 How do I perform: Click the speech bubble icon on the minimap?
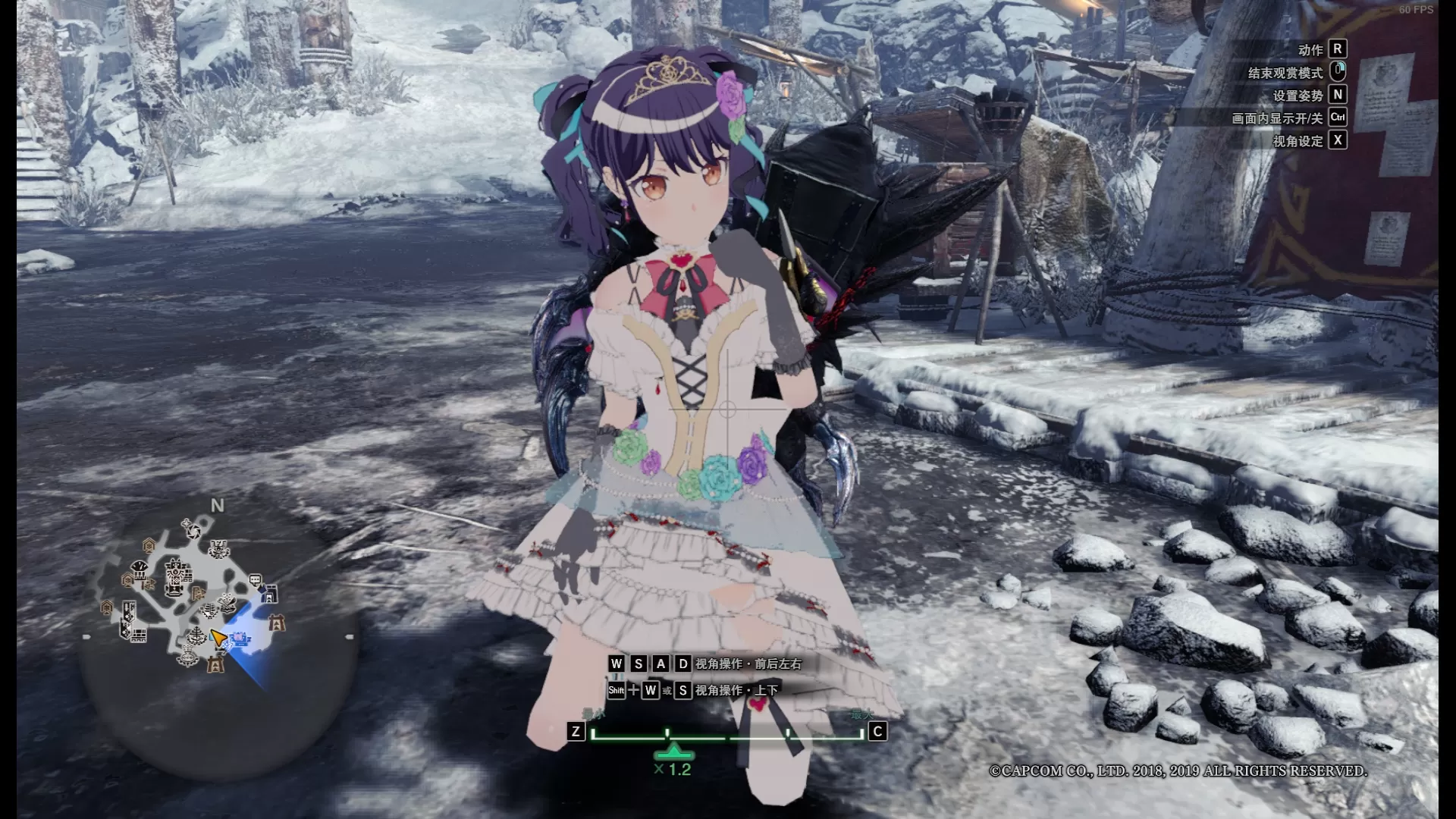click(255, 579)
